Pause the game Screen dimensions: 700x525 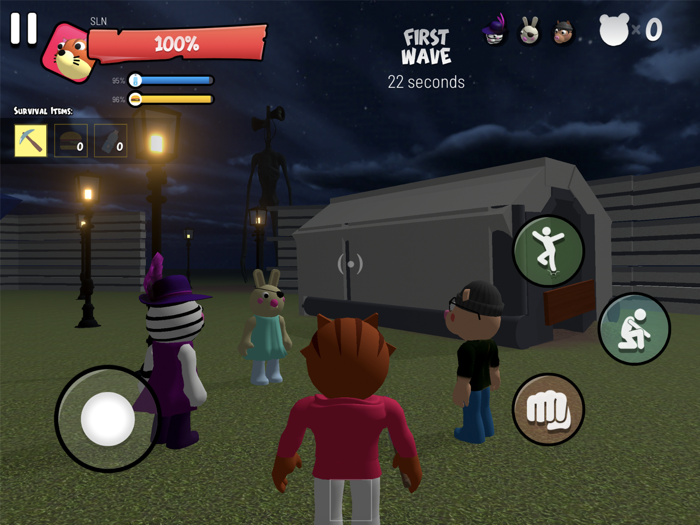[x=23, y=29]
